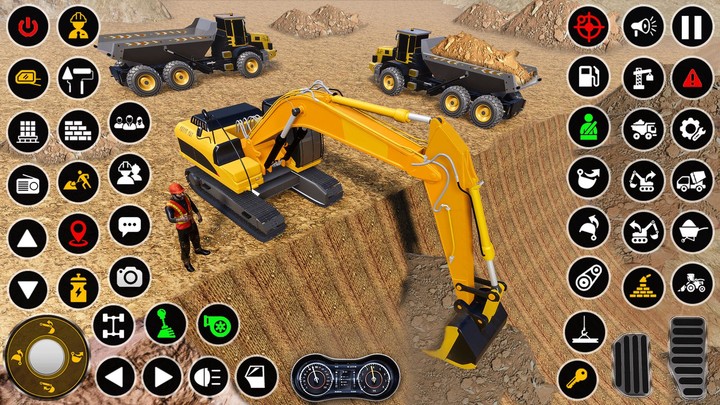Steer left with the left arrow
This screenshot has width=720, height=405.
115,377
